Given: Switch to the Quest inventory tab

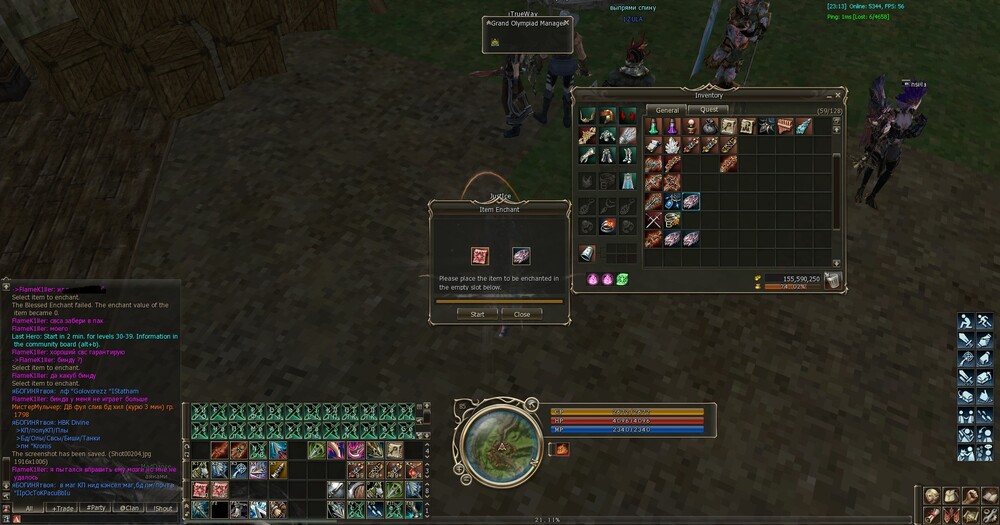Looking at the screenshot, I should (x=709, y=110).
